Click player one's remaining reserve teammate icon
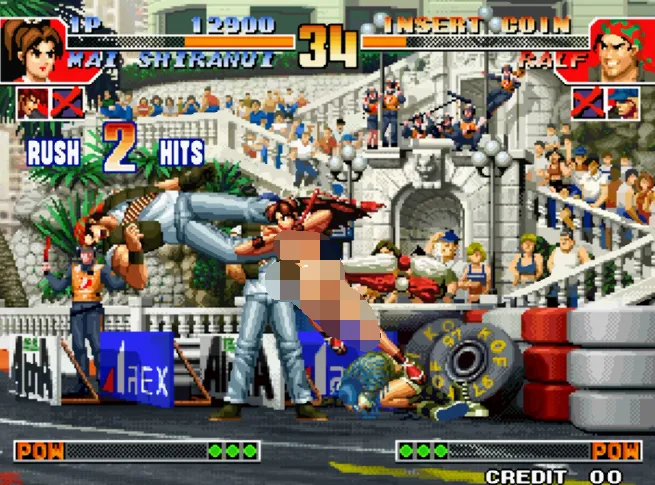The width and height of the screenshot is (655, 485). [x=33, y=103]
